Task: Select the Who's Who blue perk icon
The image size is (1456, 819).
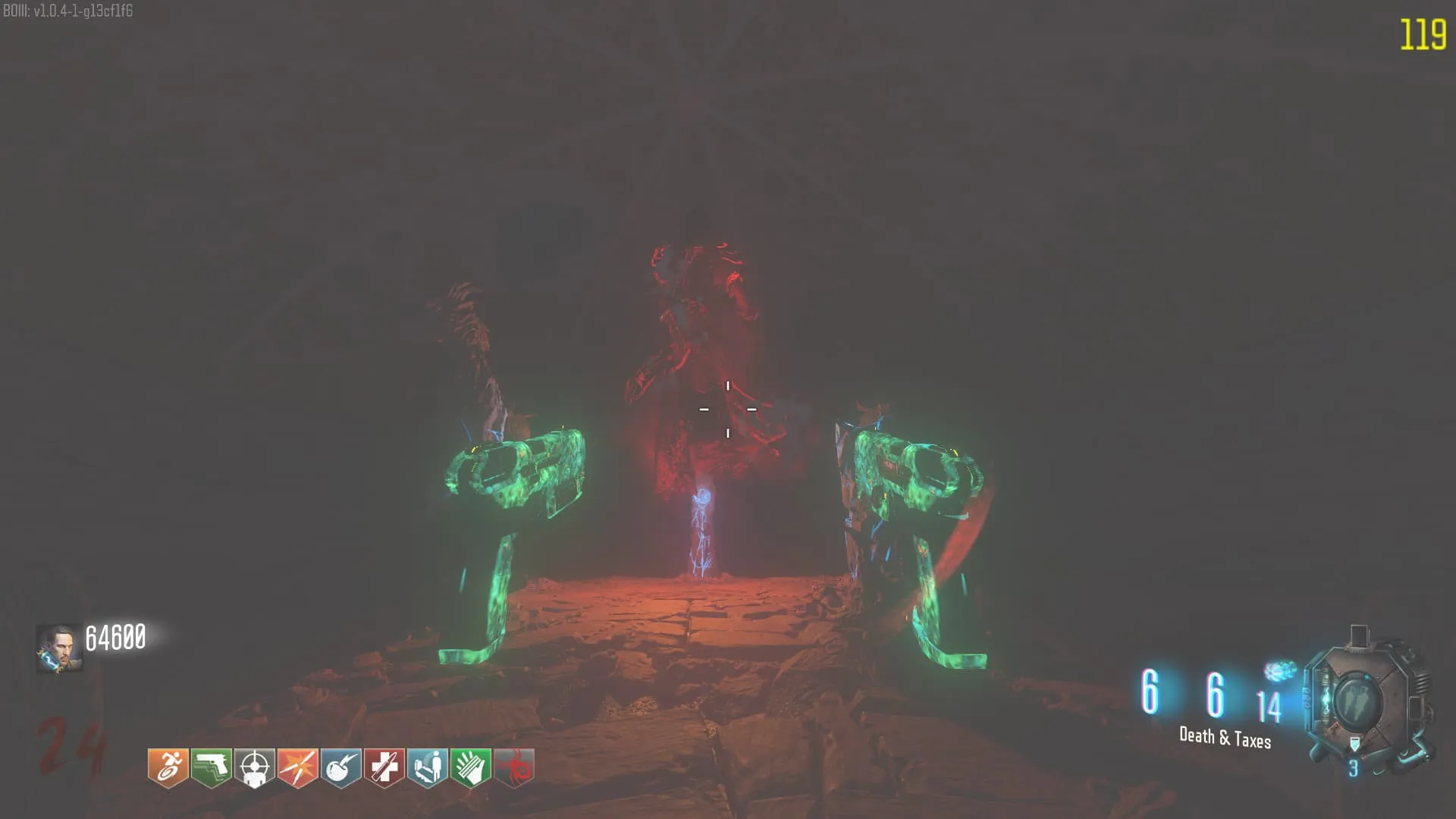Action: (x=428, y=767)
